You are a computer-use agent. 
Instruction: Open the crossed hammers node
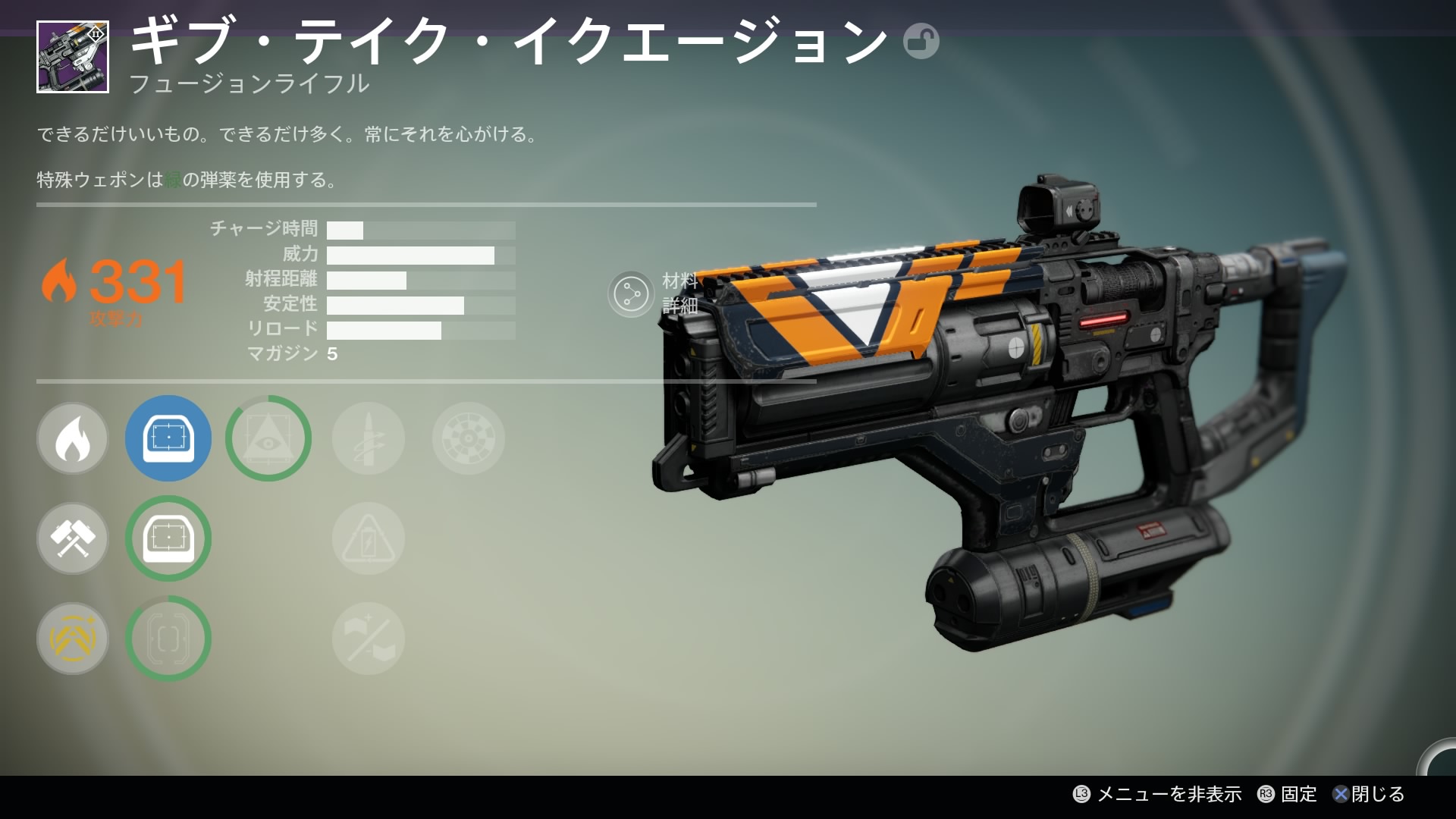click(x=73, y=538)
